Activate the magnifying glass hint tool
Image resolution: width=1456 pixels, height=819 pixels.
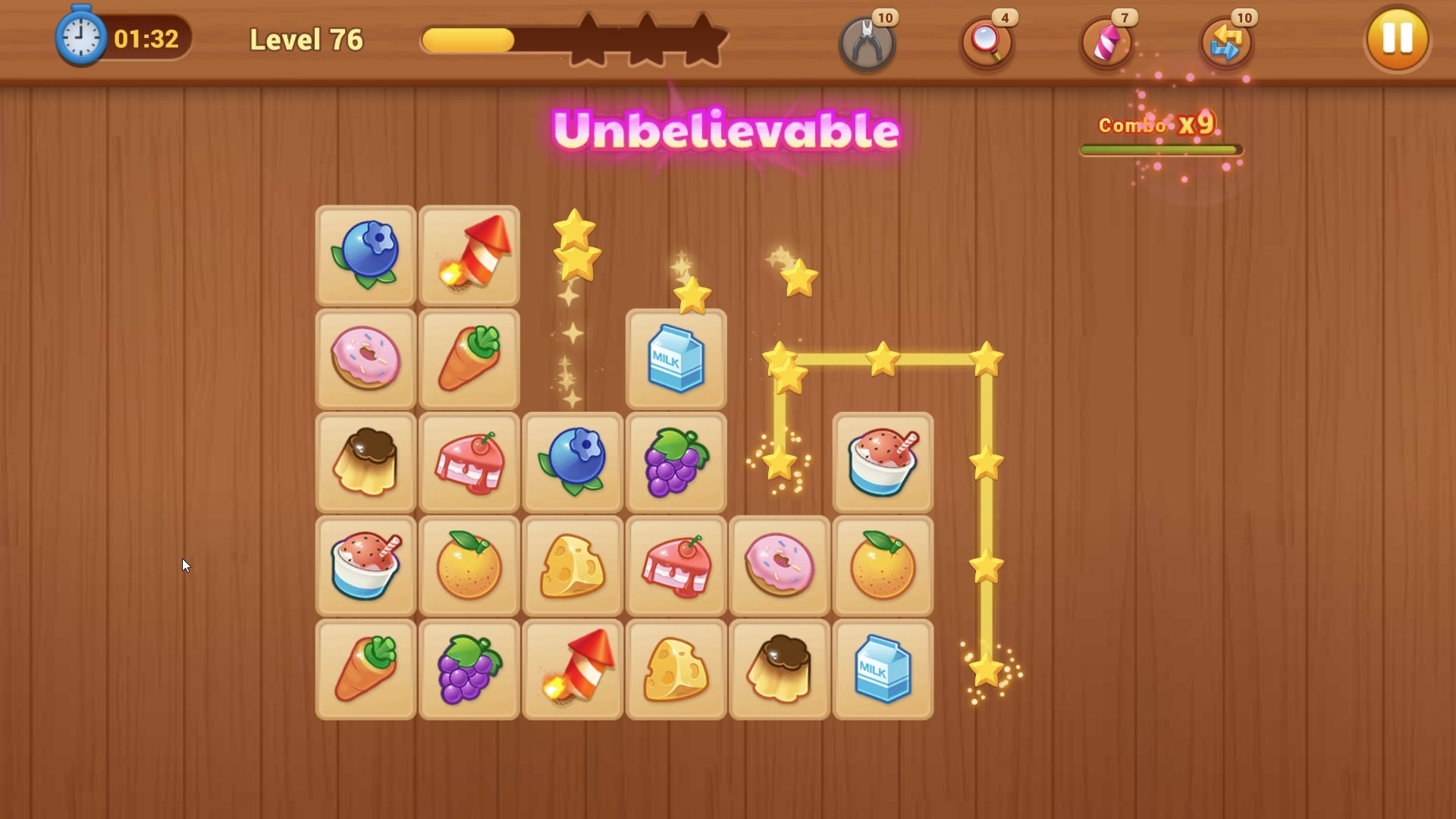point(985,42)
